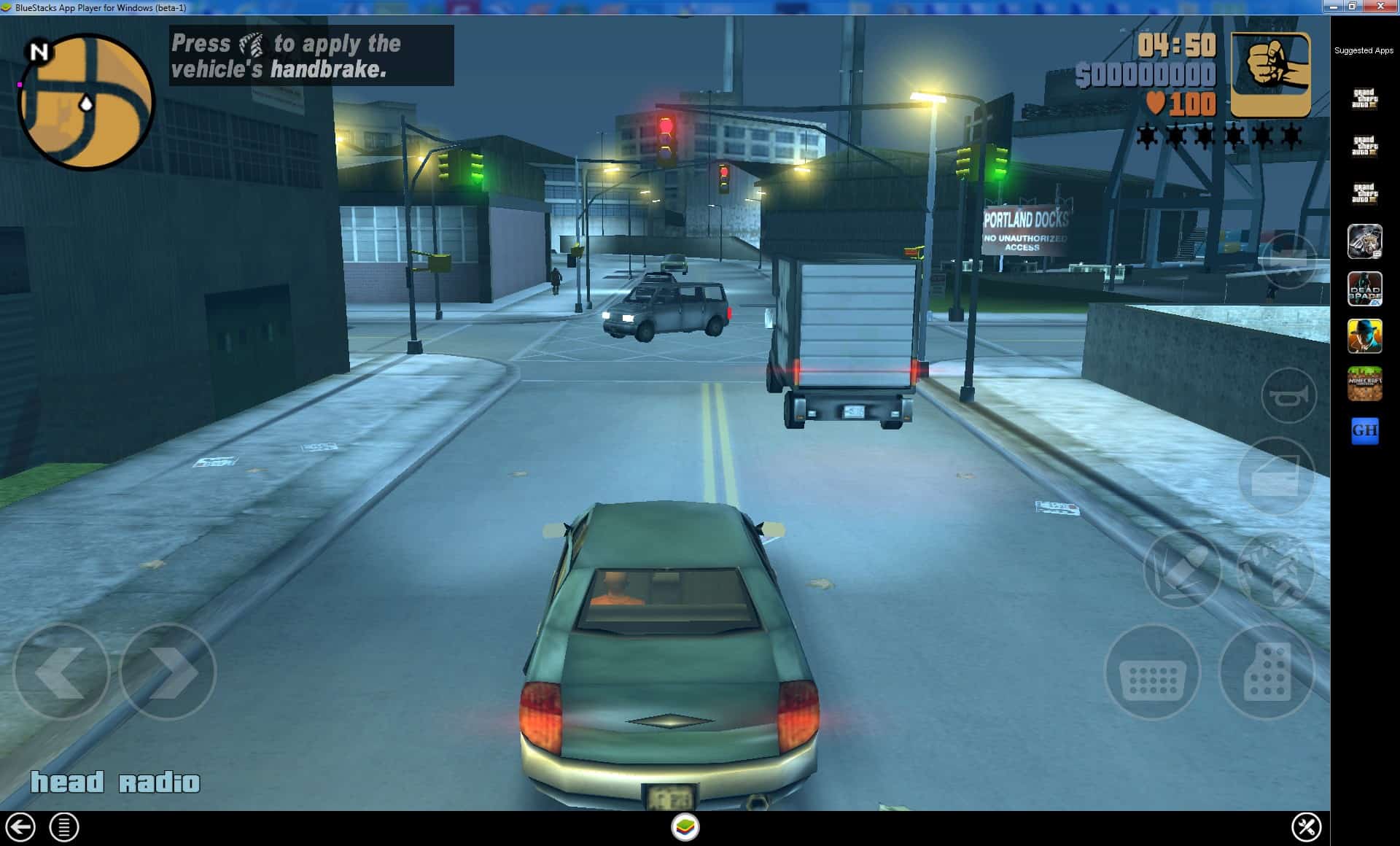
Task: Open the BlueStacks home logo button
Action: coord(685,827)
